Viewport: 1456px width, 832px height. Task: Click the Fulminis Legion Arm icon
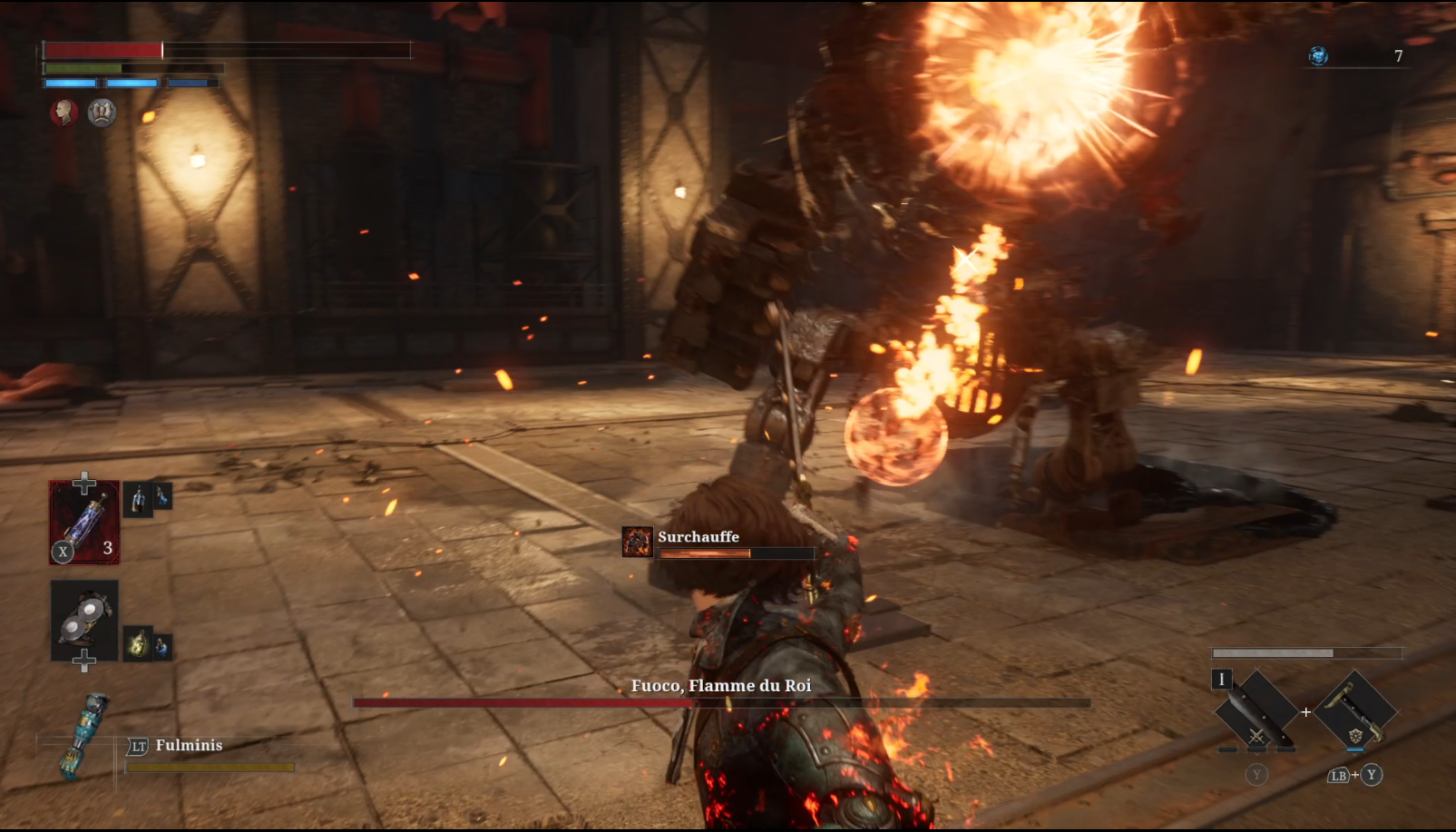click(84, 735)
